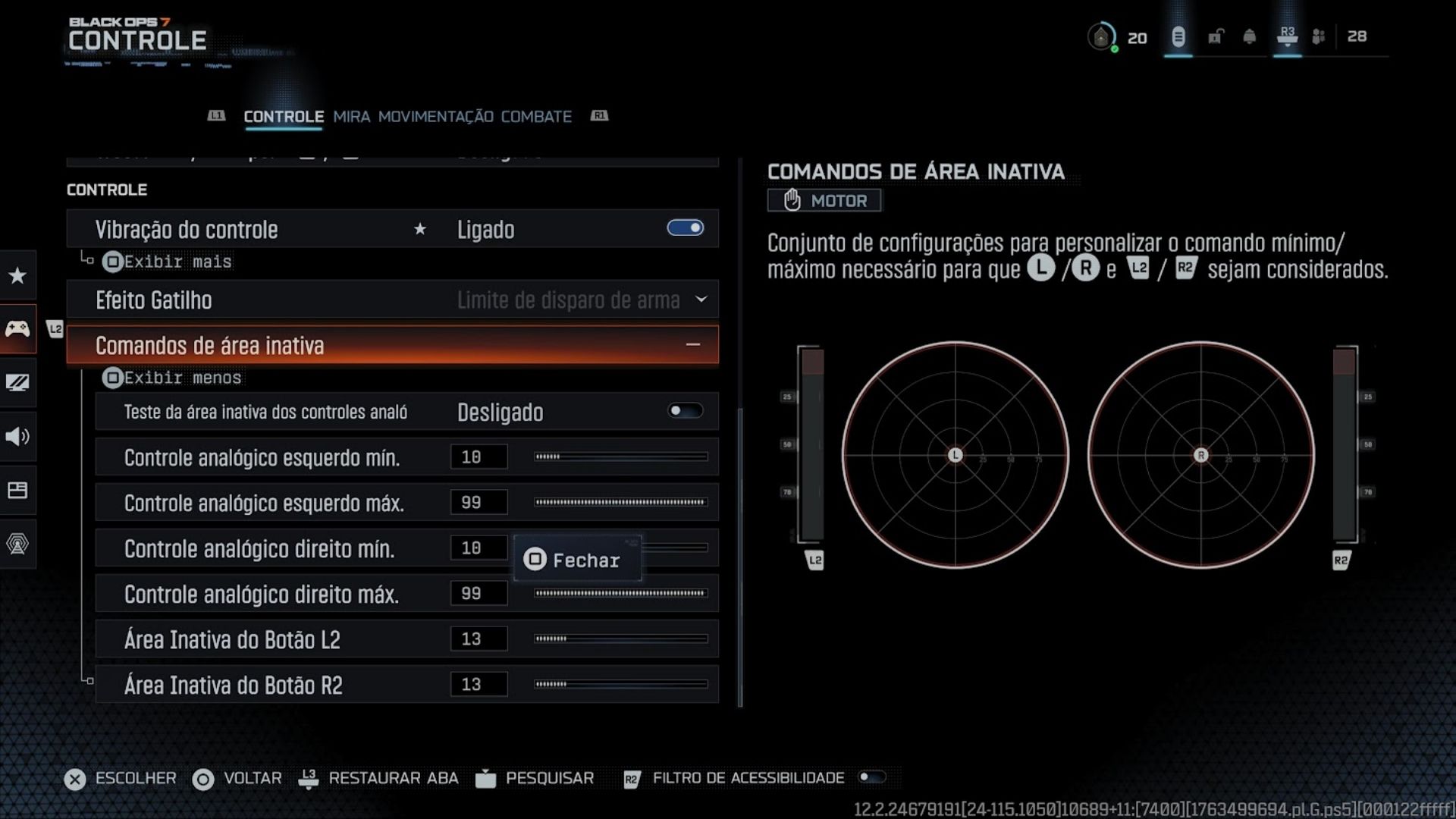1456x819 pixels.
Task: Open the MOVIMENTAÇÃO tab
Action: pyautogui.click(x=435, y=117)
